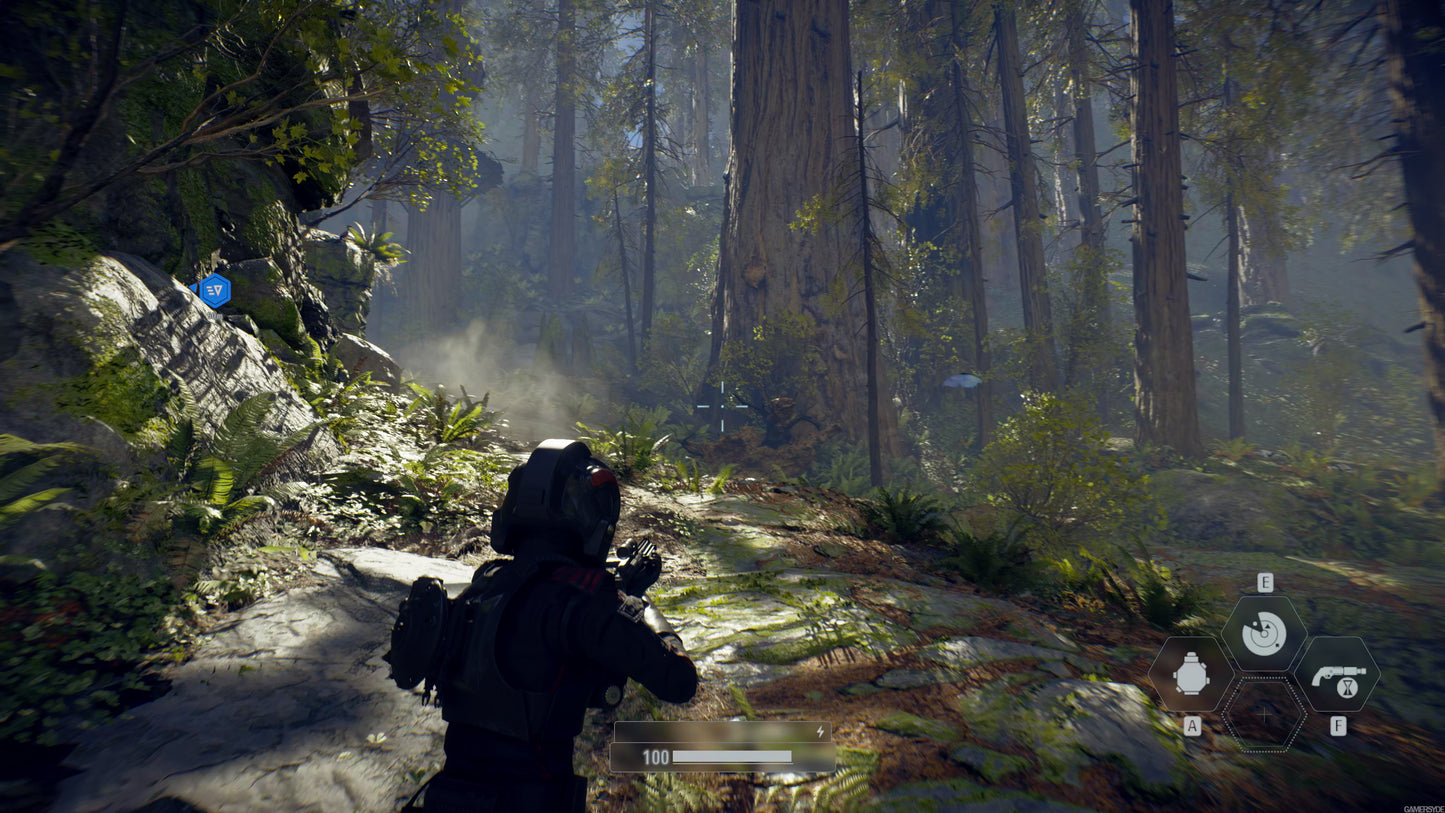
Task: Click the A keybind hexagon under the grenade ability
Action: 1192,725
